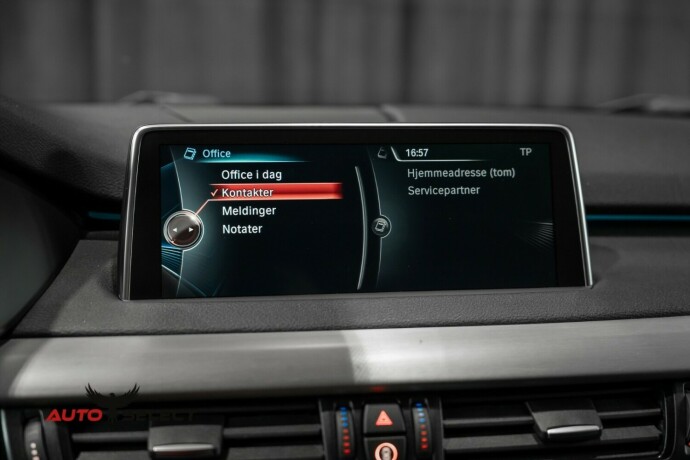Click the panel switch icon on the divider
The width and height of the screenshot is (690, 460).
coord(382,227)
